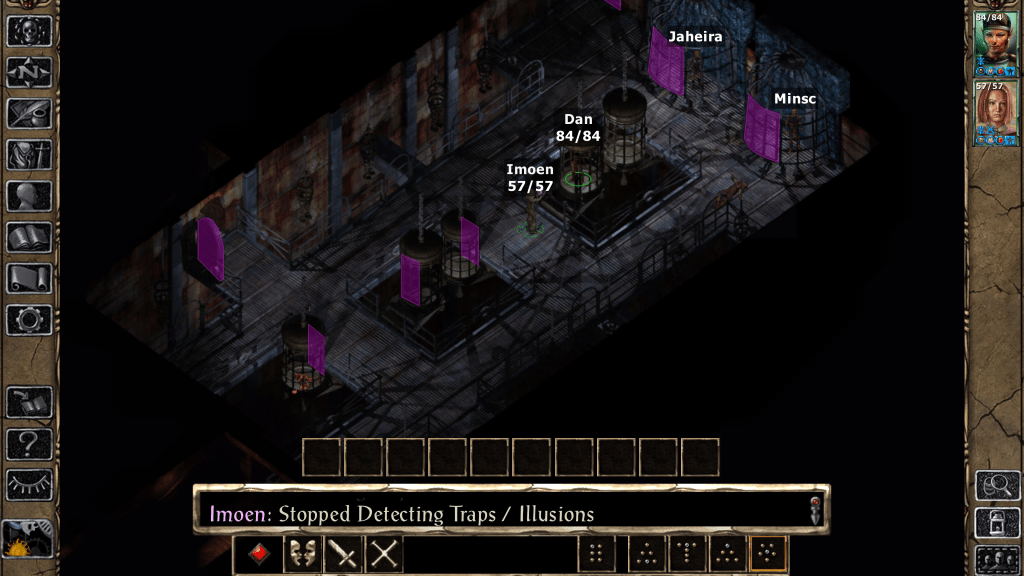Click the day-night clock to pause
Viewport: 1024px width, 576px height.
[x=28, y=541]
